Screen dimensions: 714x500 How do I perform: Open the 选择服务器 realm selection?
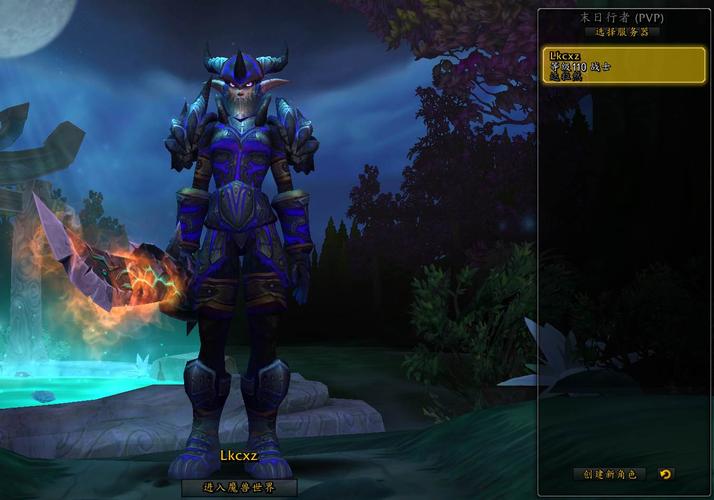[622, 32]
